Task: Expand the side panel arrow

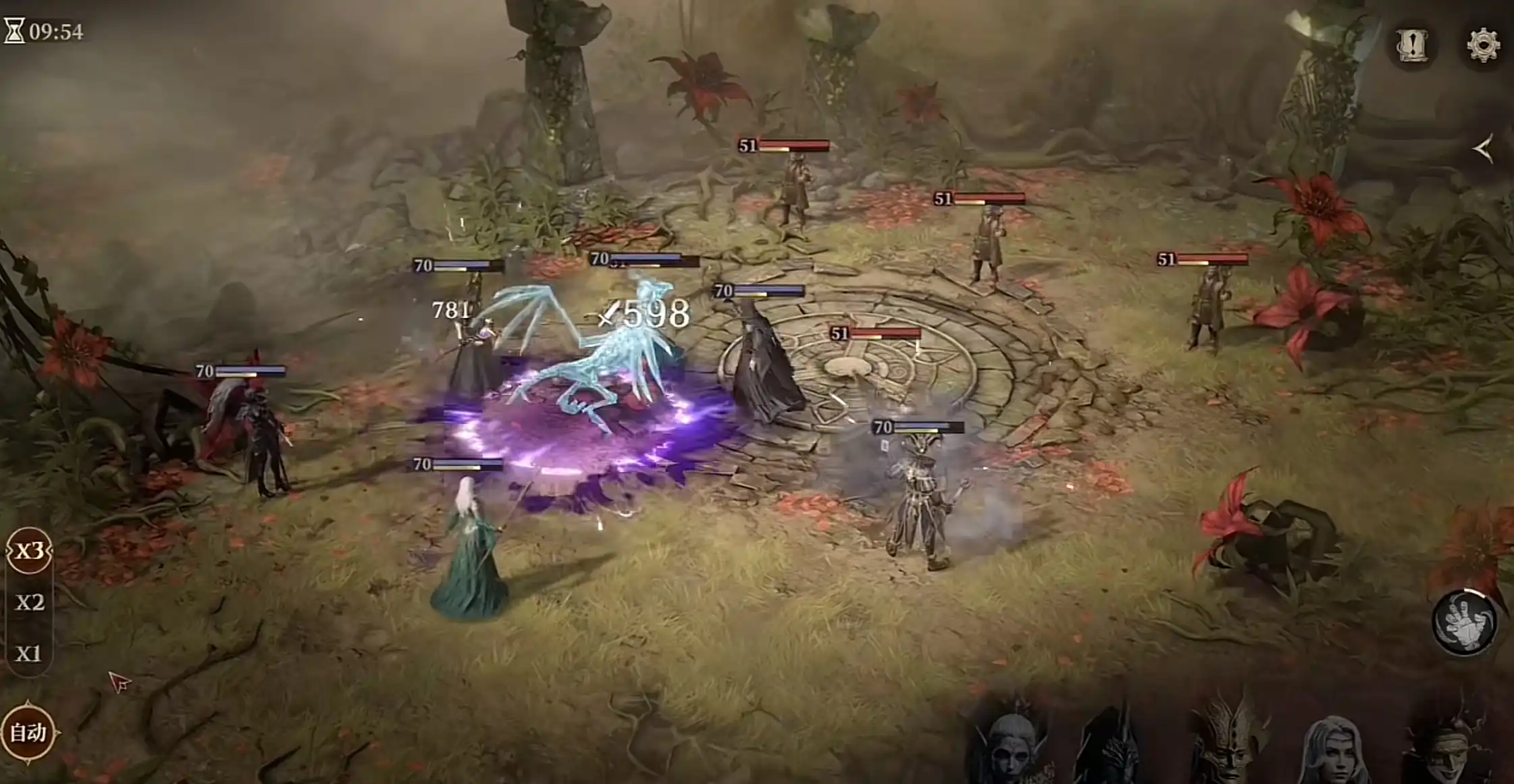Action: pos(1484,149)
